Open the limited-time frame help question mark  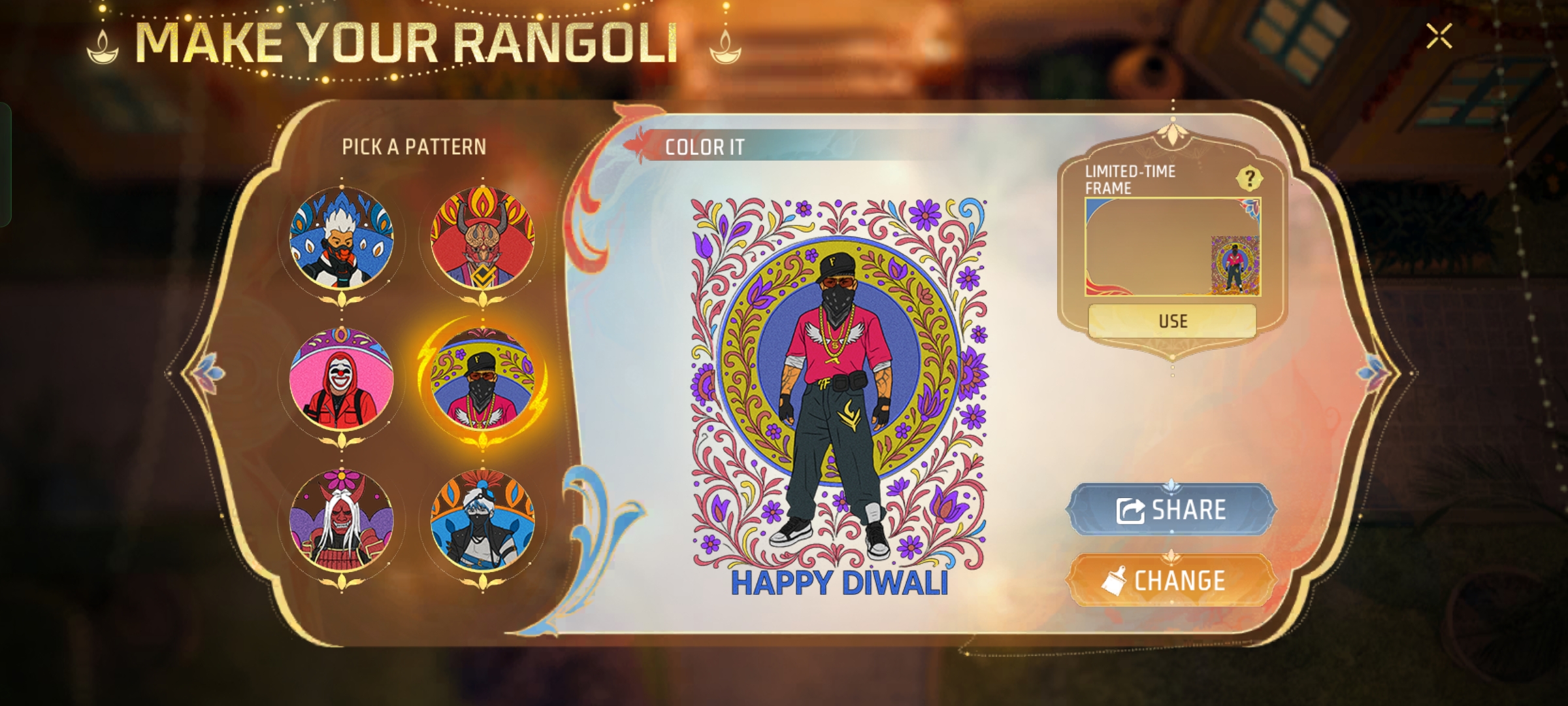pos(1249,178)
